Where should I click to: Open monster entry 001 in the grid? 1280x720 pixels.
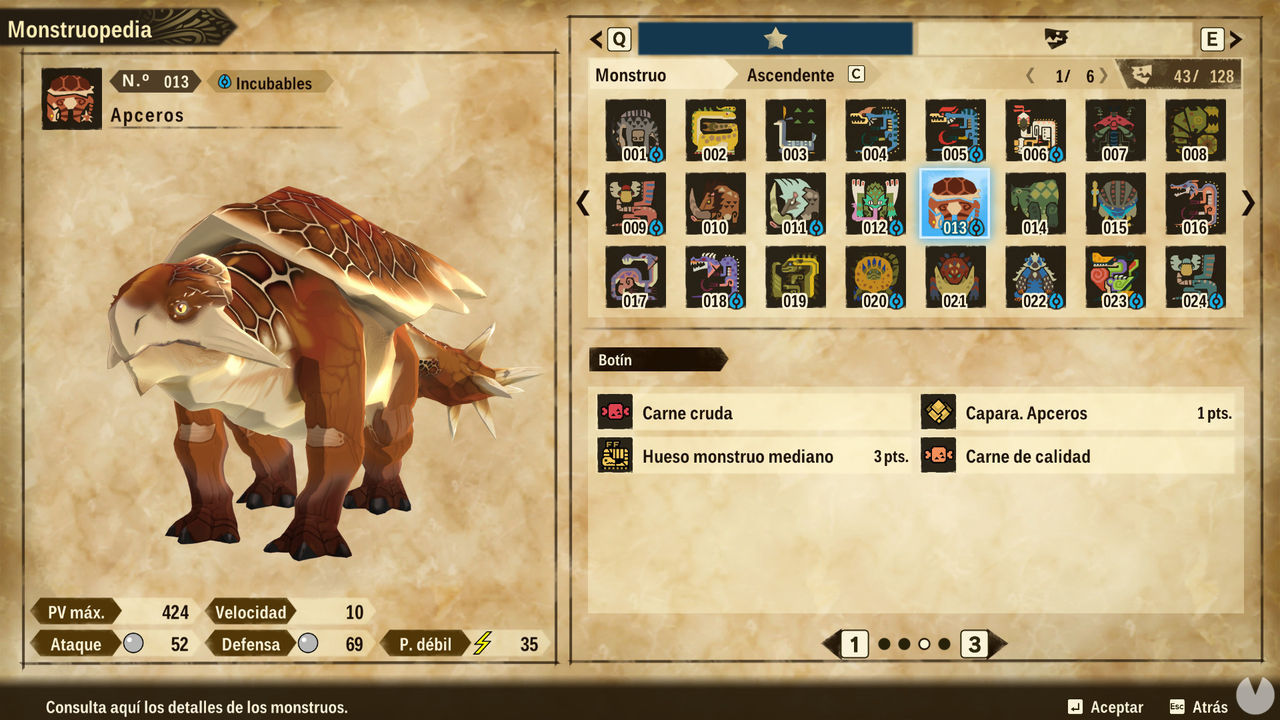point(635,131)
